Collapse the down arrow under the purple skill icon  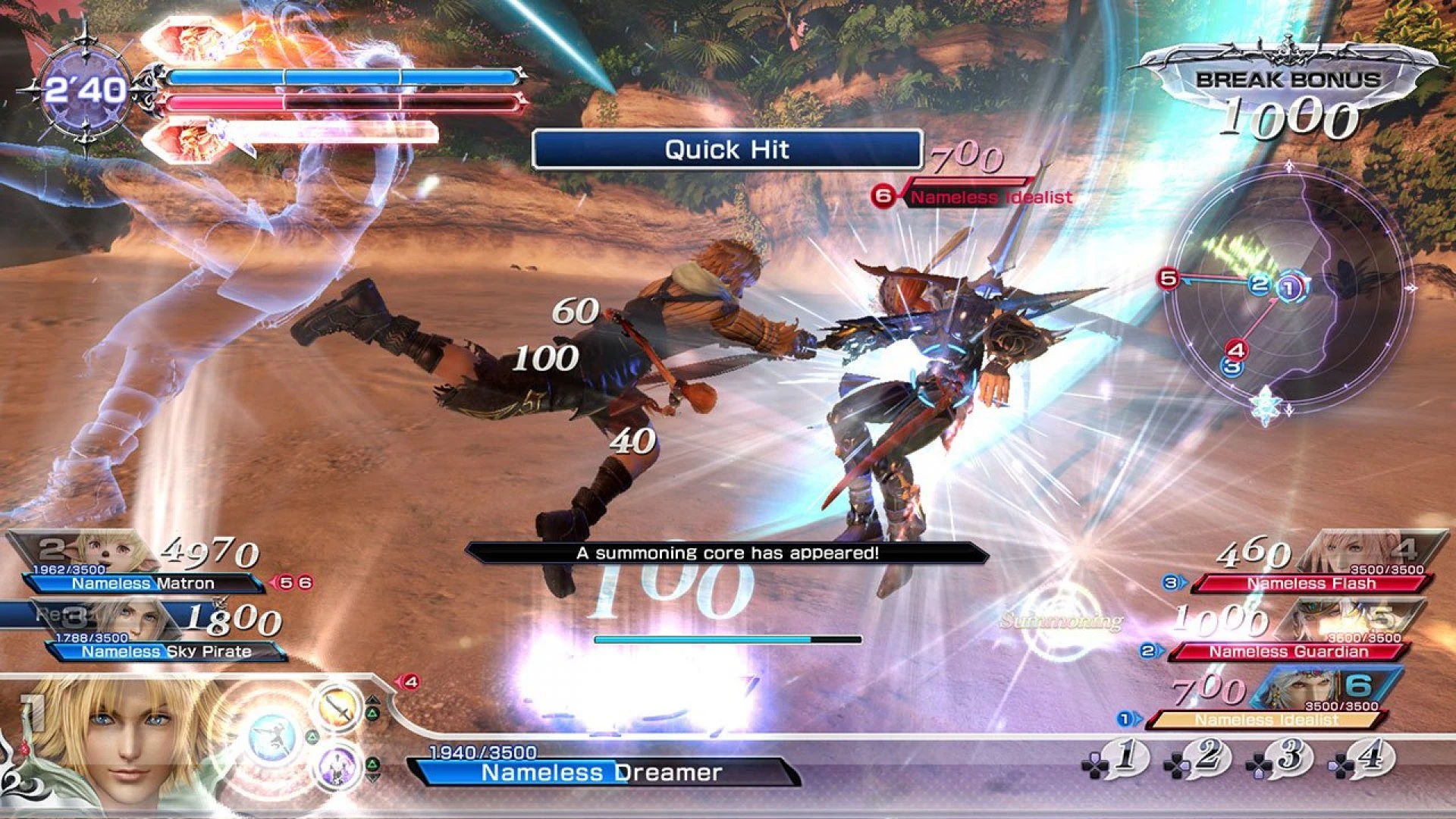click(x=372, y=777)
